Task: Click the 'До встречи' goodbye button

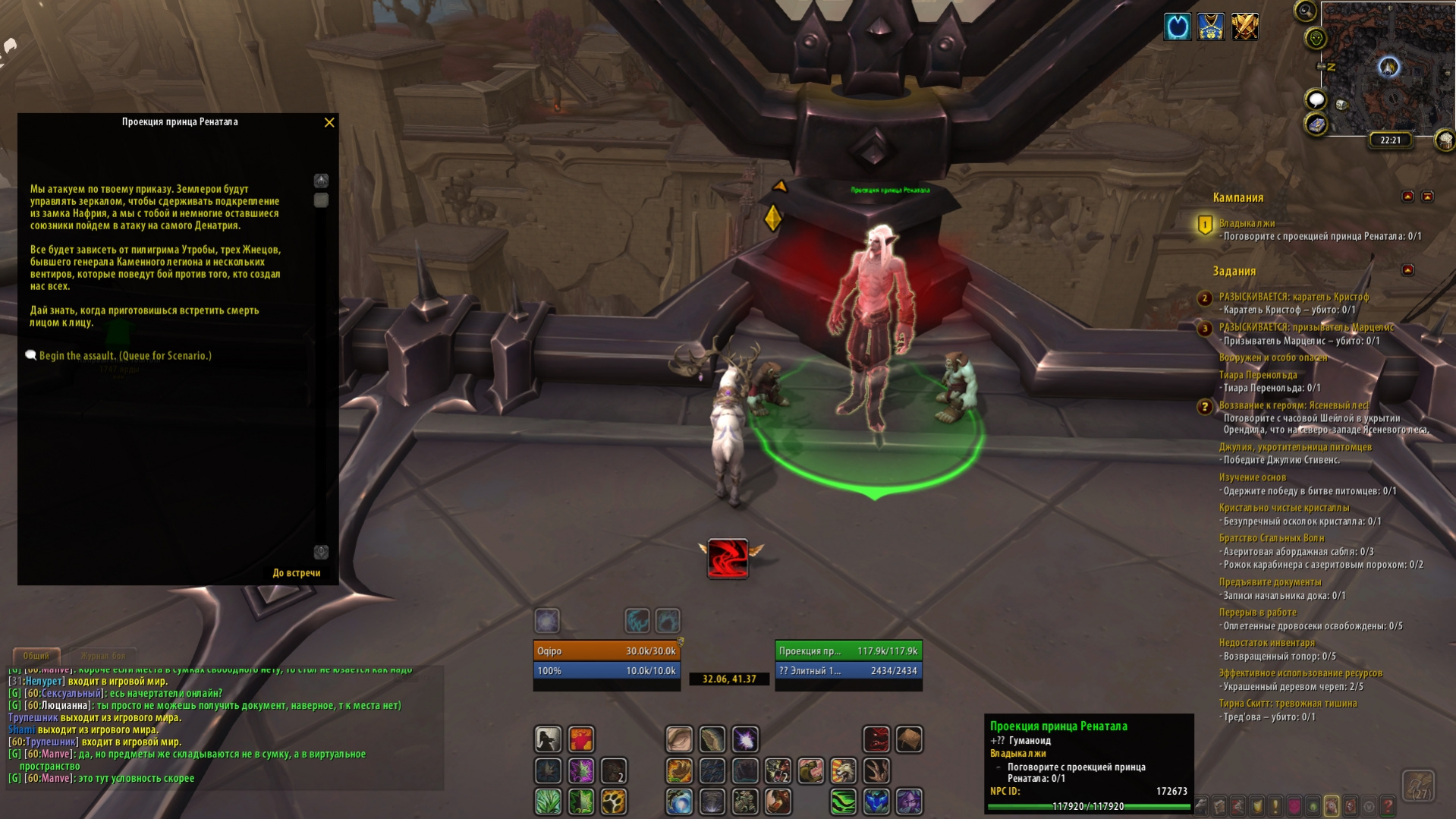Action: pyautogui.click(x=297, y=573)
